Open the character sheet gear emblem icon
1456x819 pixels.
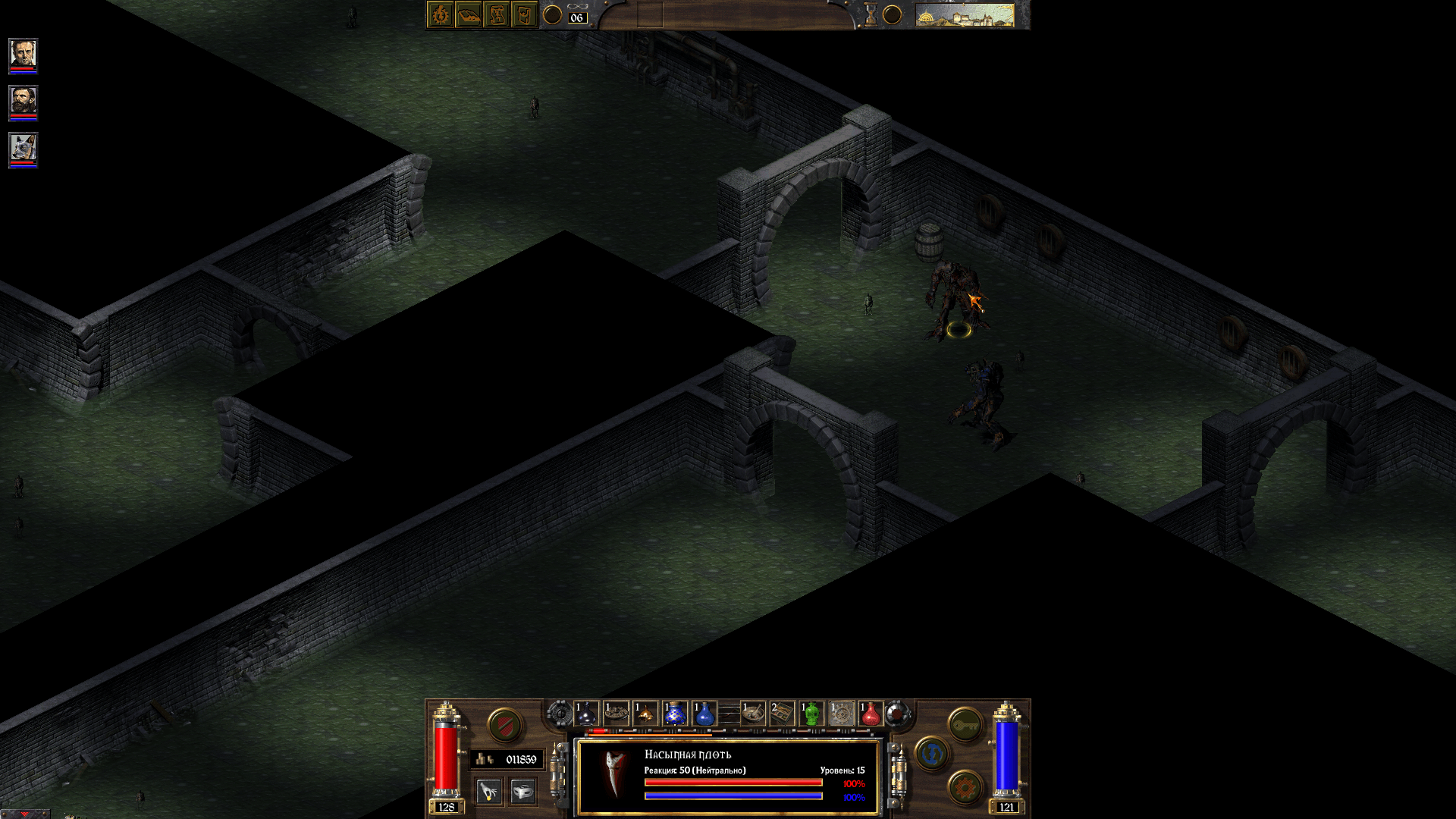441,14
